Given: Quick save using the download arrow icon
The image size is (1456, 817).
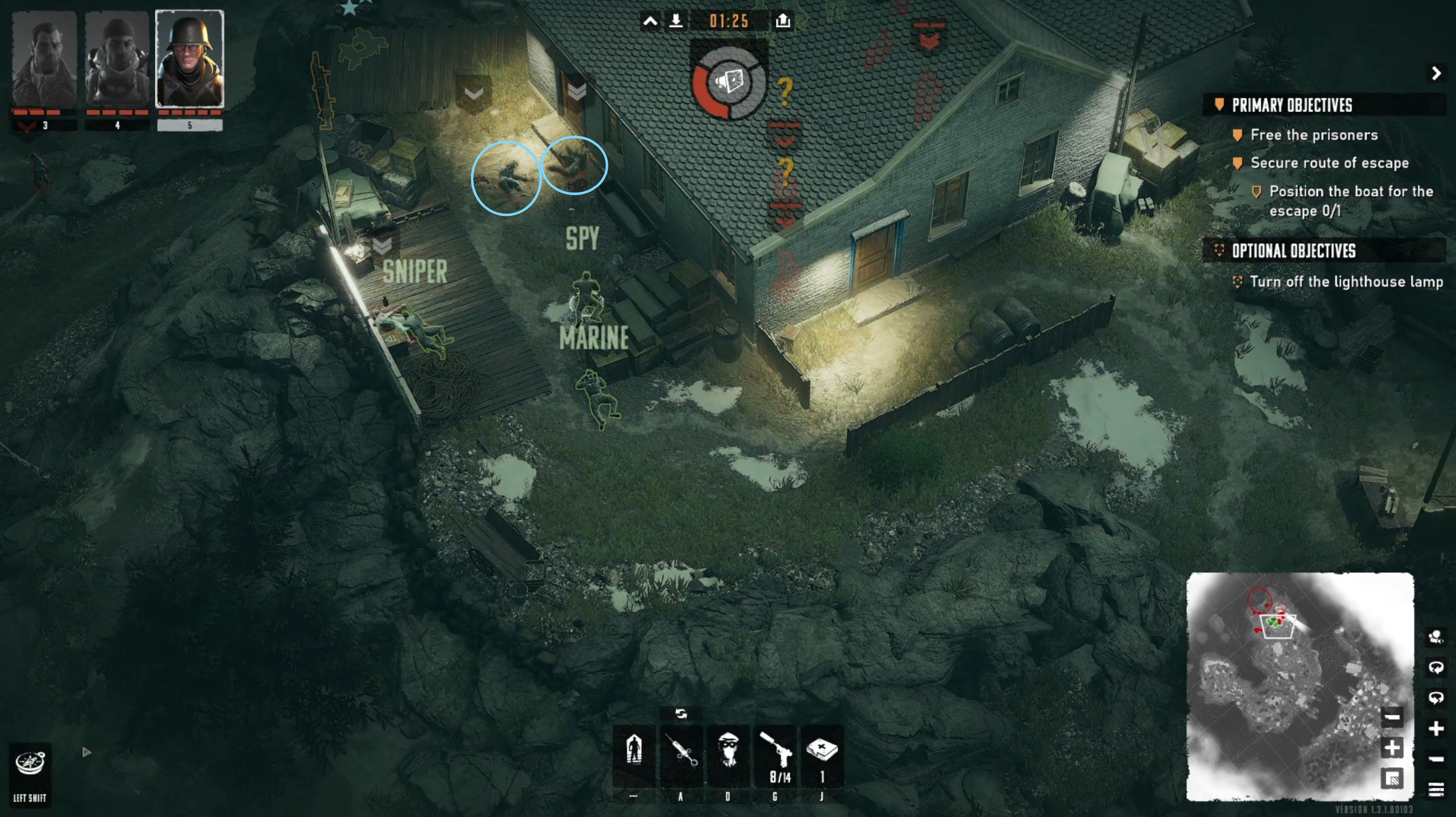Looking at the screenshot, I should tap(676, 21).
